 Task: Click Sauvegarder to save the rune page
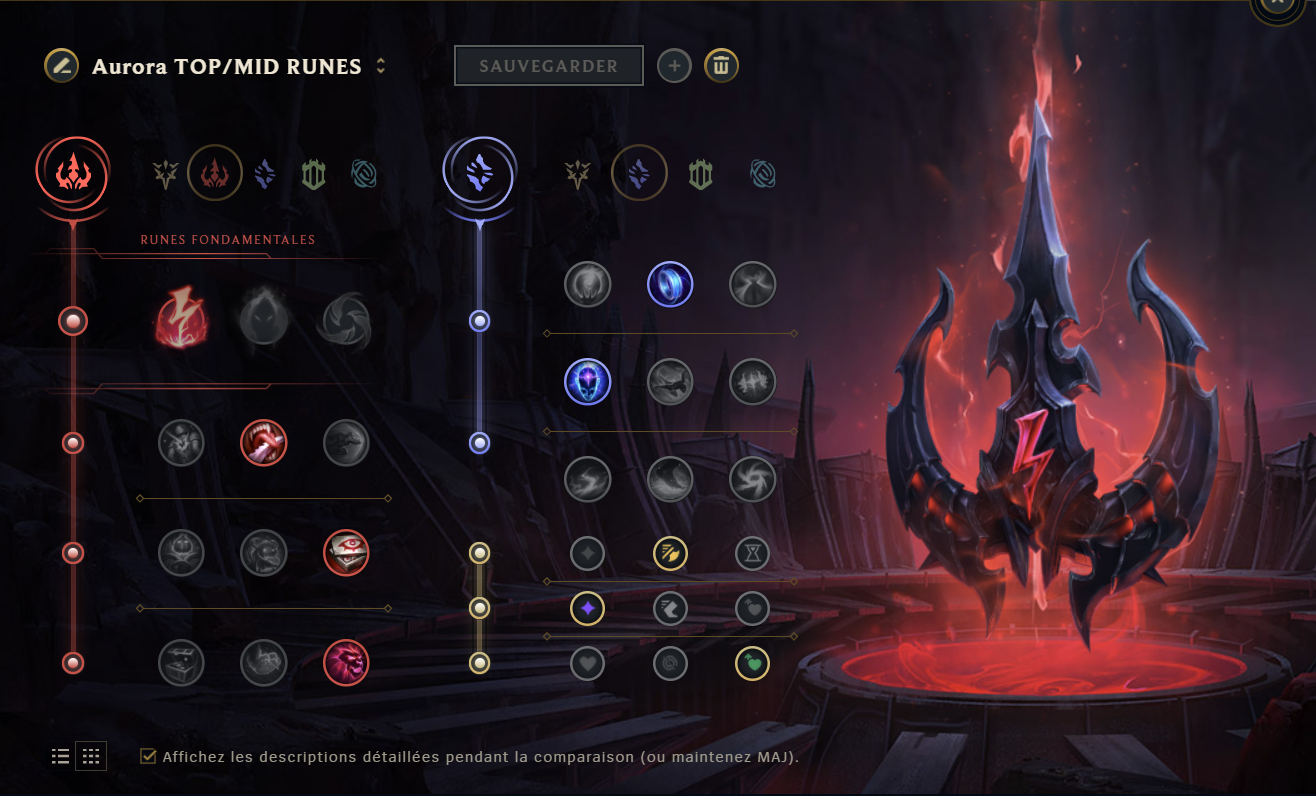pos(548,65)
